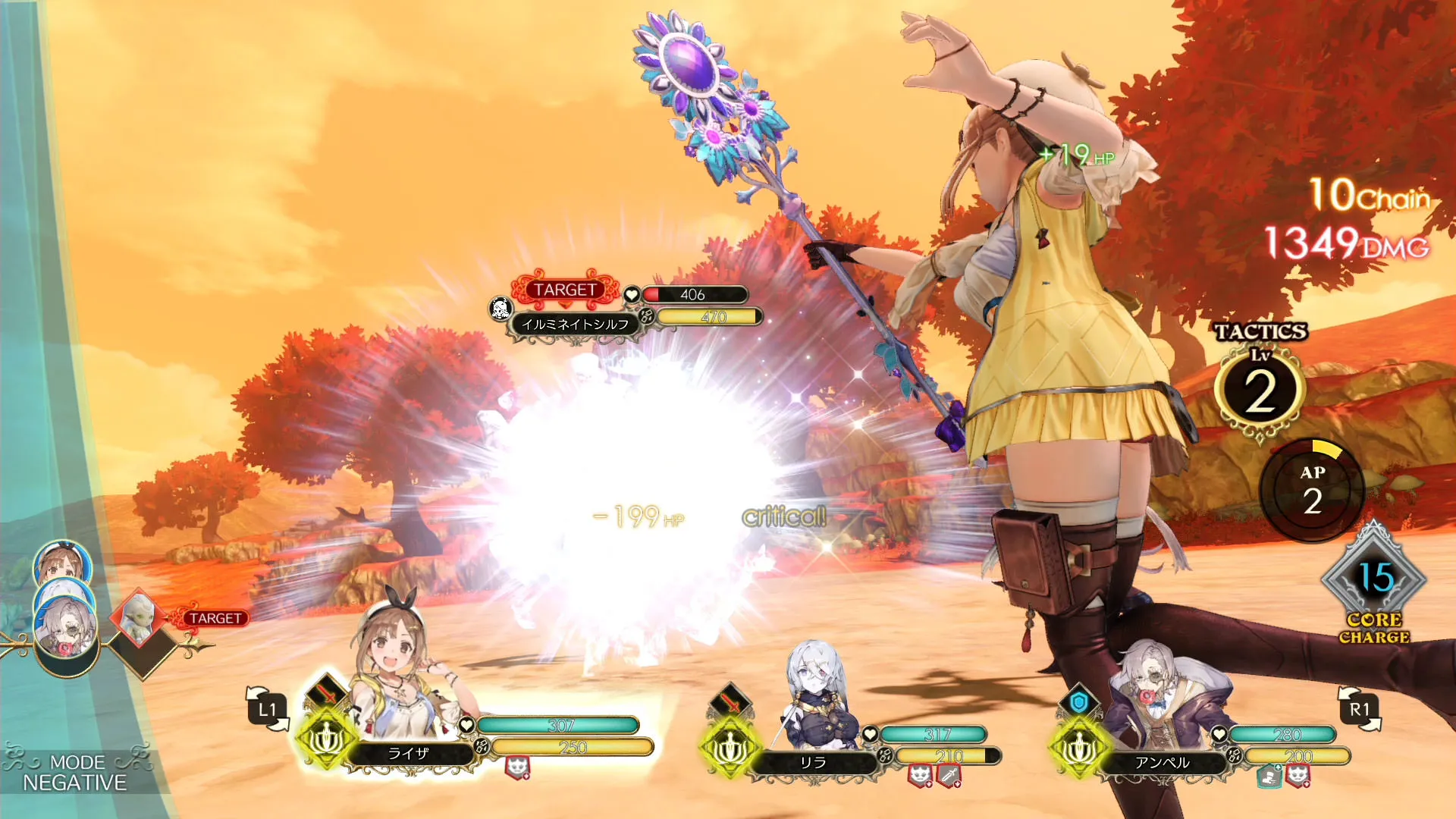1456x819 pixels.
Task: Inspect the sword debuff icon under Lila's gauge
Action: coord(949,775)
